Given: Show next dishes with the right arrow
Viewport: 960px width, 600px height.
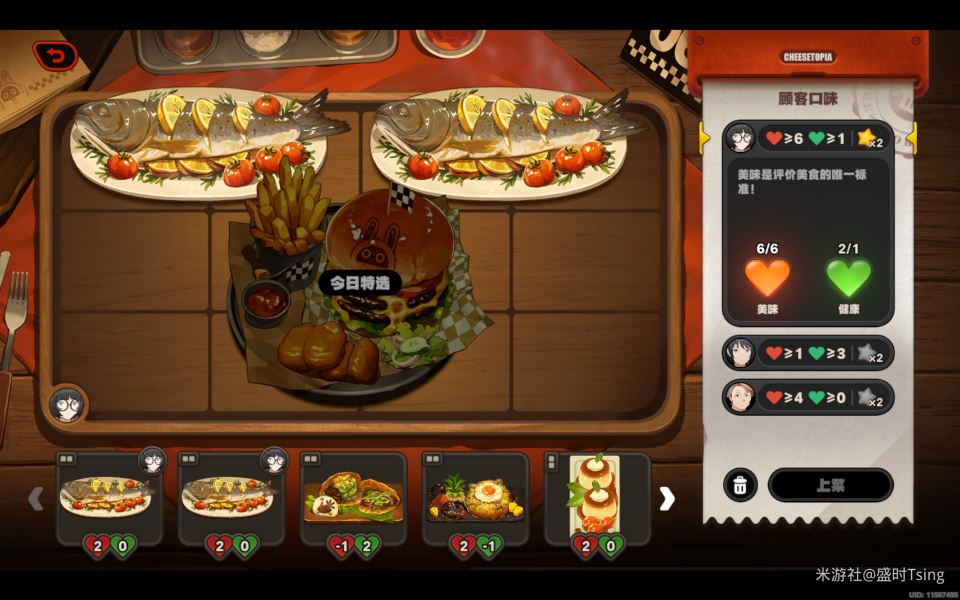Looking at the screenshot, I should pos(667,498).
